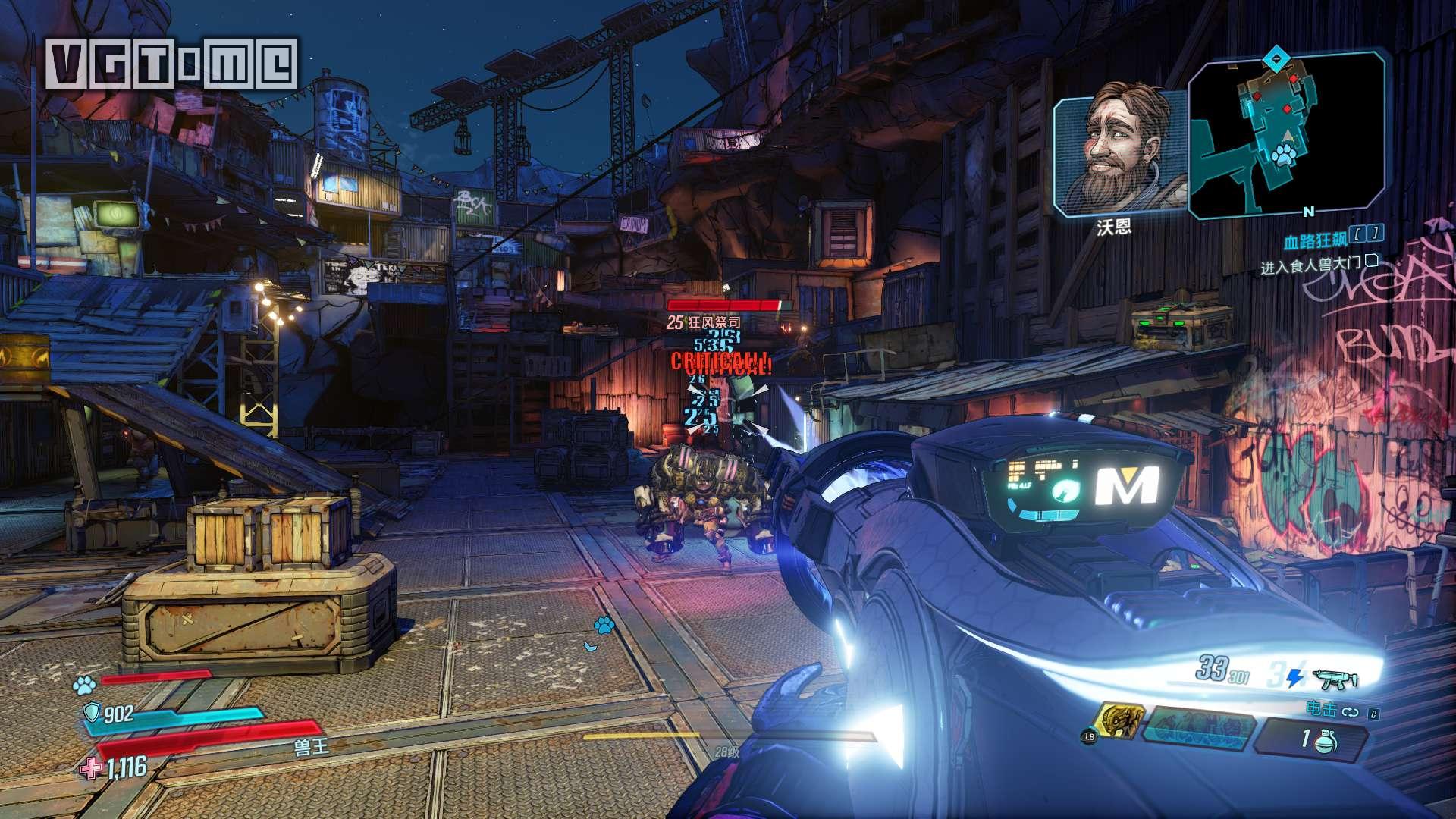
Task: Select the SMG weapon icon
Action: tap(1334, 679)
